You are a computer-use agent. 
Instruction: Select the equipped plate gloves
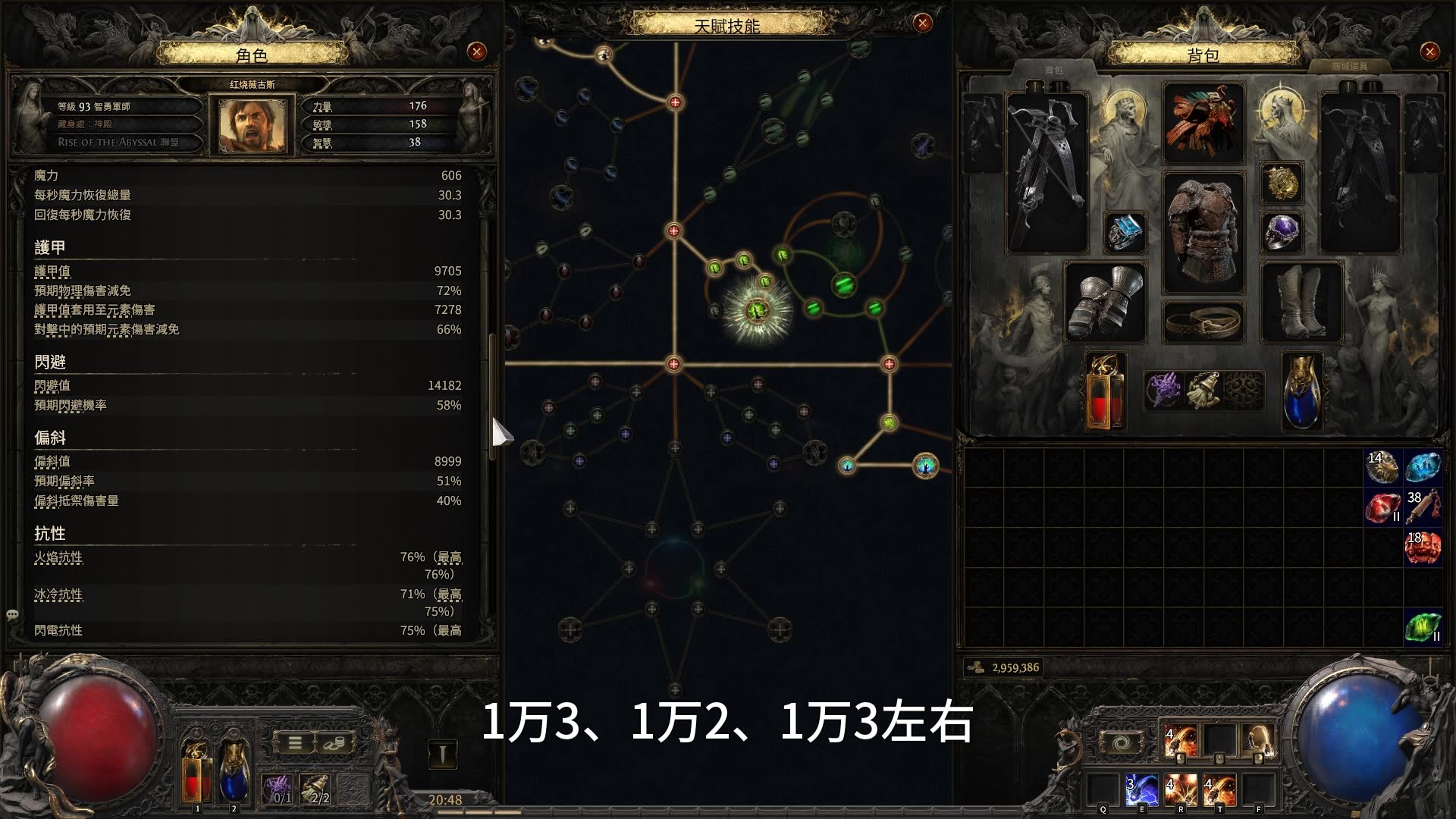point(1105,303)
